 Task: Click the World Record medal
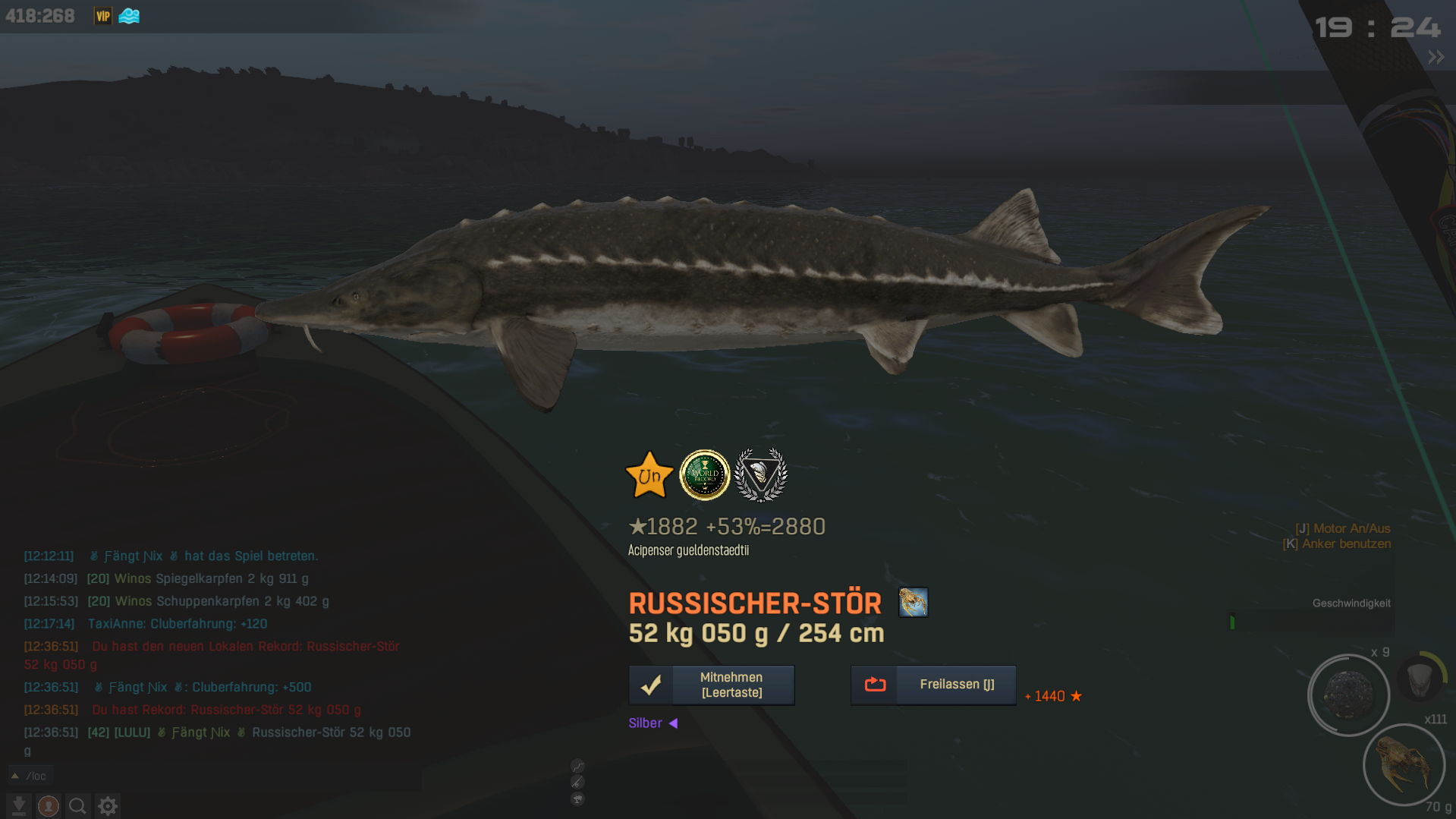coord(704,476)
